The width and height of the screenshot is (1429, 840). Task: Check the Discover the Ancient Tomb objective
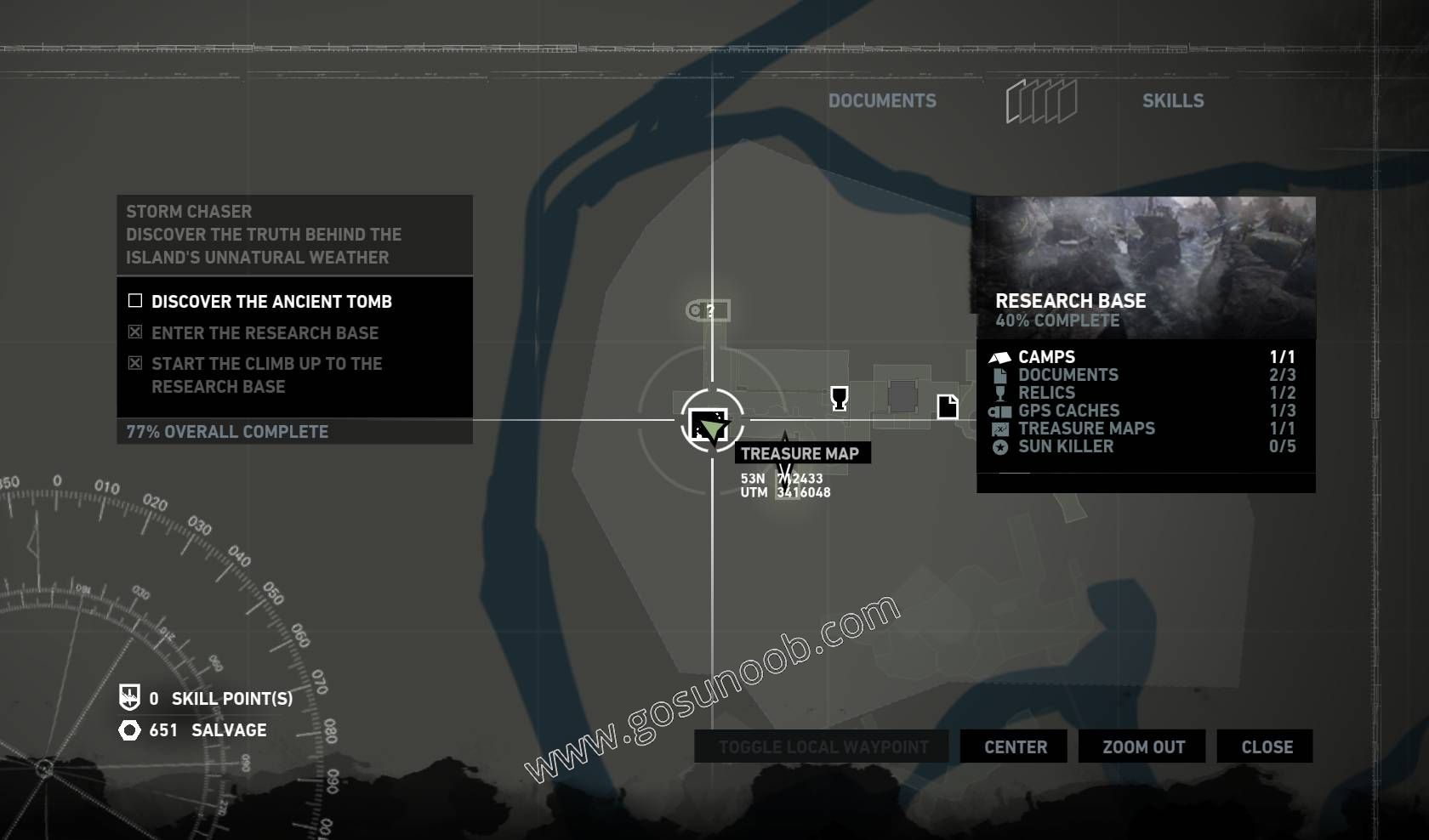(x=134, y=300)
